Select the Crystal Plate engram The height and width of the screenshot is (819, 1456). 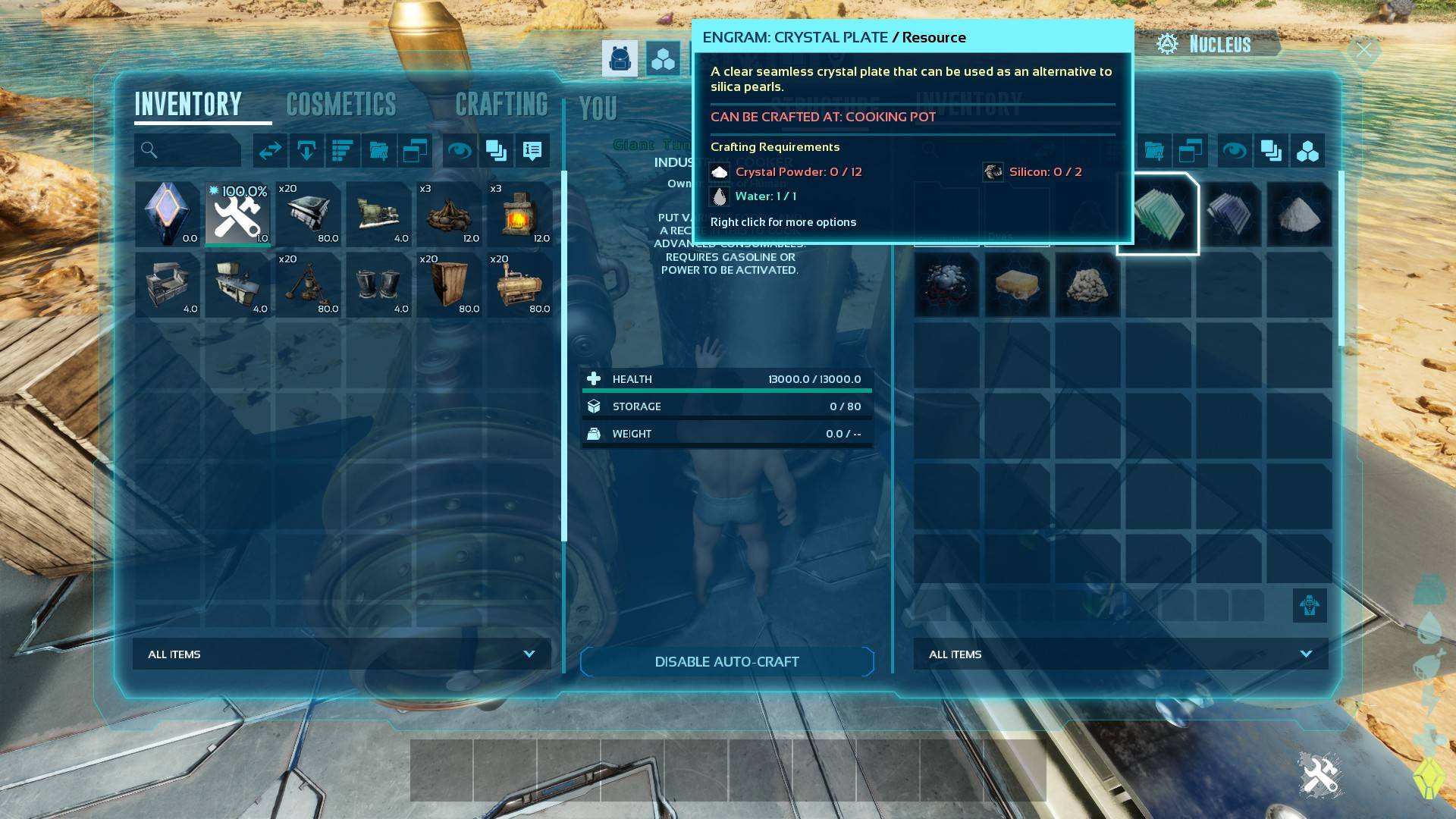[1158, 215]
